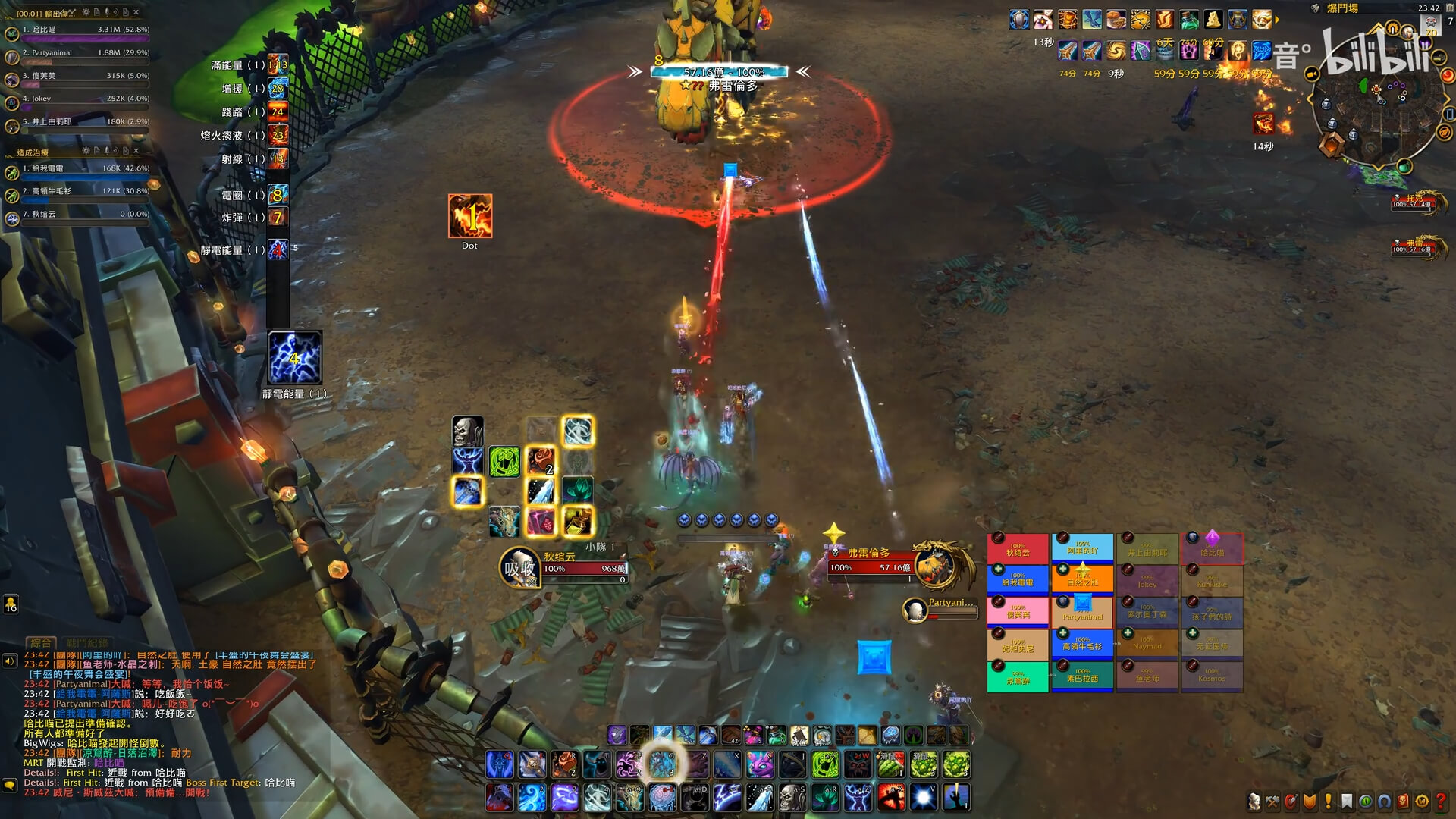
Task: Click the Dot fire aura icon
Action: click(470, 216)
